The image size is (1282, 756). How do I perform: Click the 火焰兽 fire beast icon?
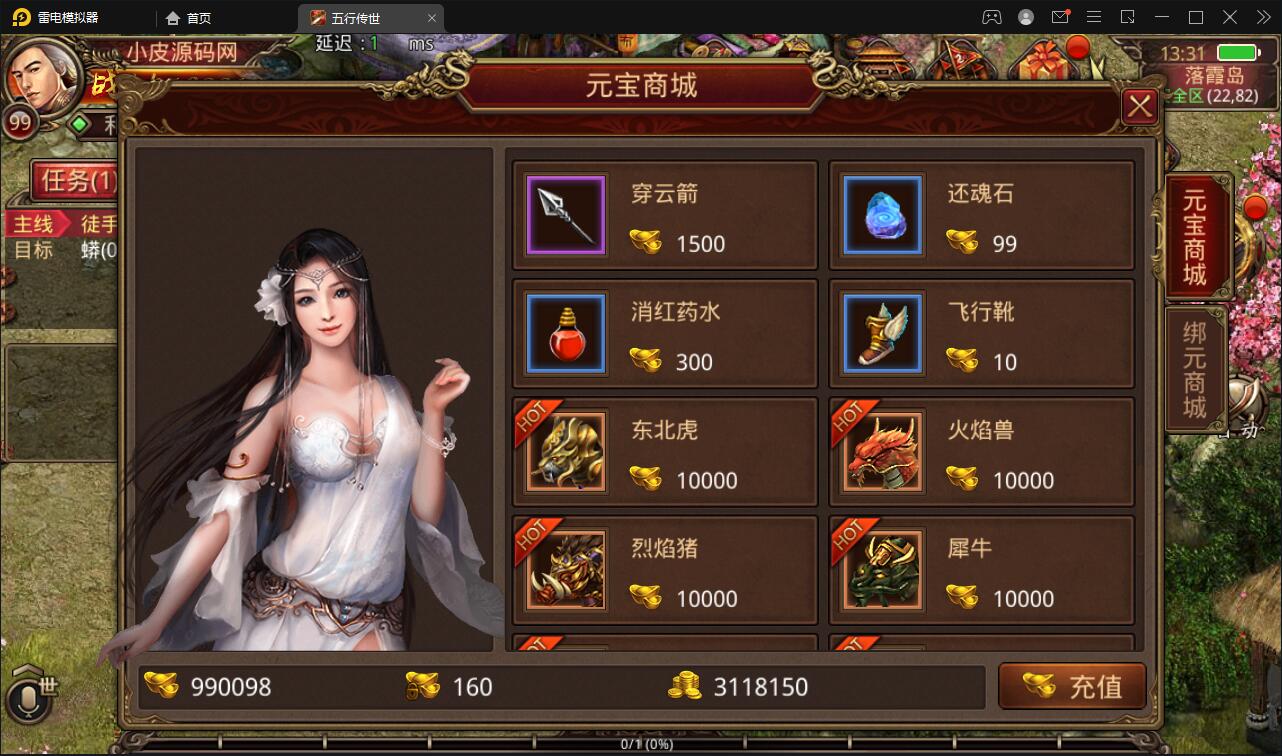[x=881, y=451]
